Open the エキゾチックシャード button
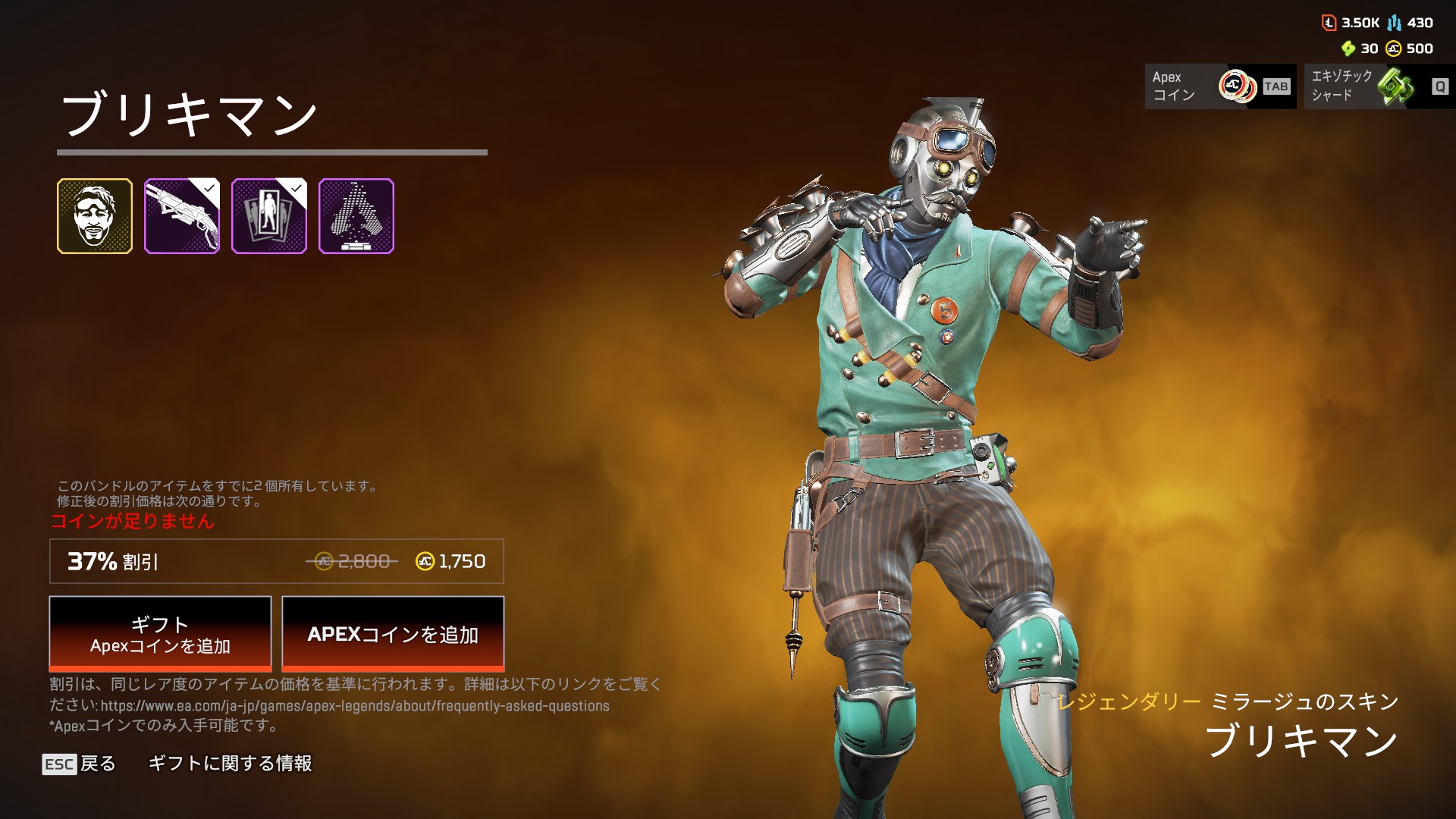This screenshot has width=1456, height=819. [x=1379, y=86]
